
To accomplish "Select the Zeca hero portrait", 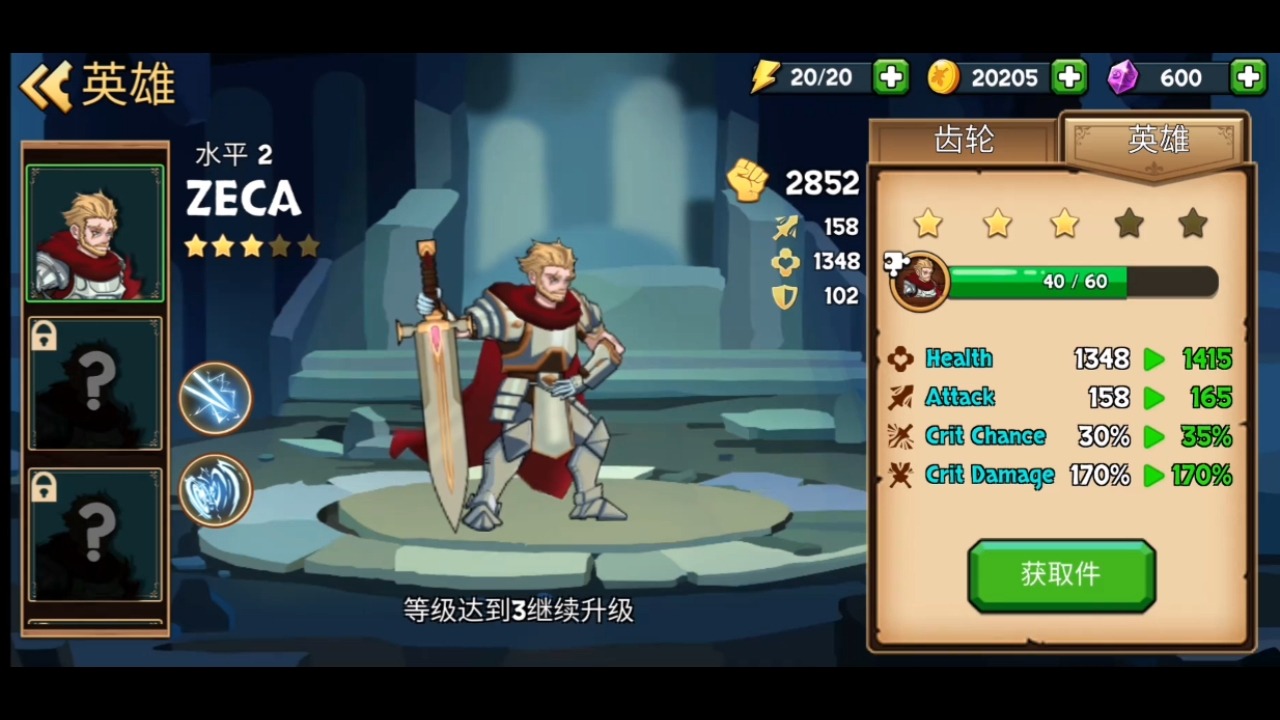I will pyautogui.click(x=95, y=233).
